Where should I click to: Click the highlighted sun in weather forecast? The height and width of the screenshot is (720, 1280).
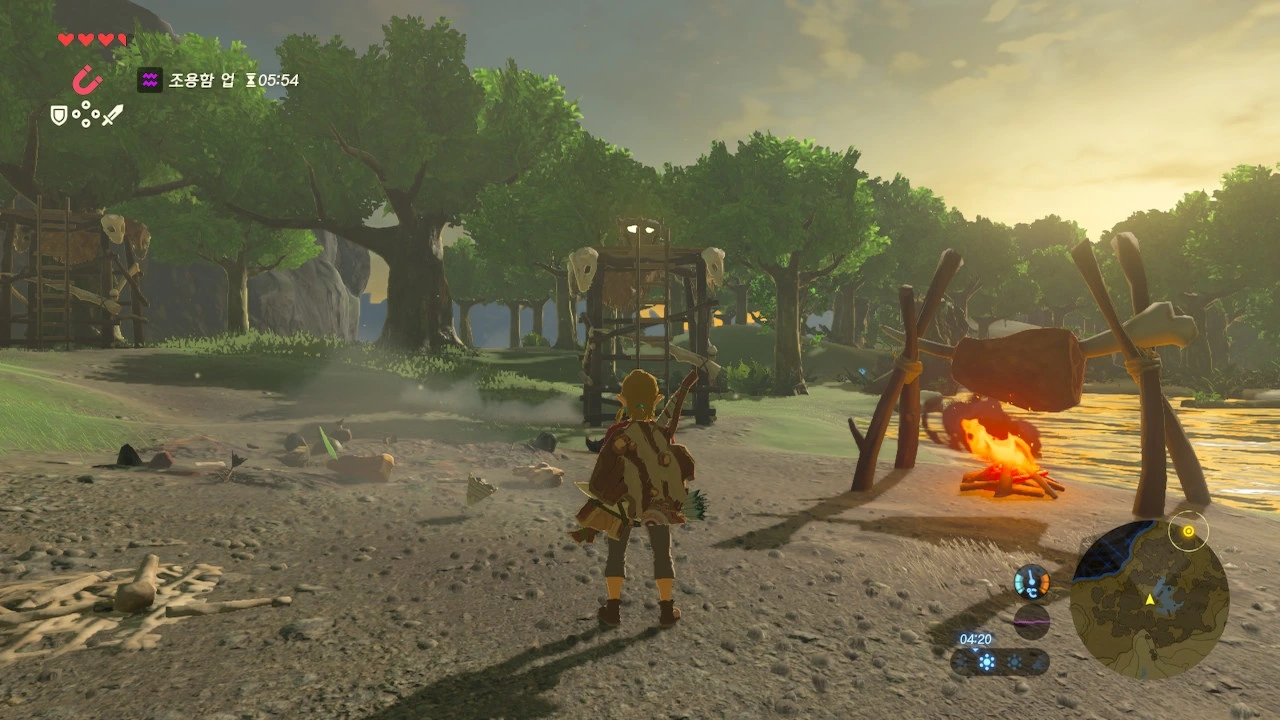987,662
